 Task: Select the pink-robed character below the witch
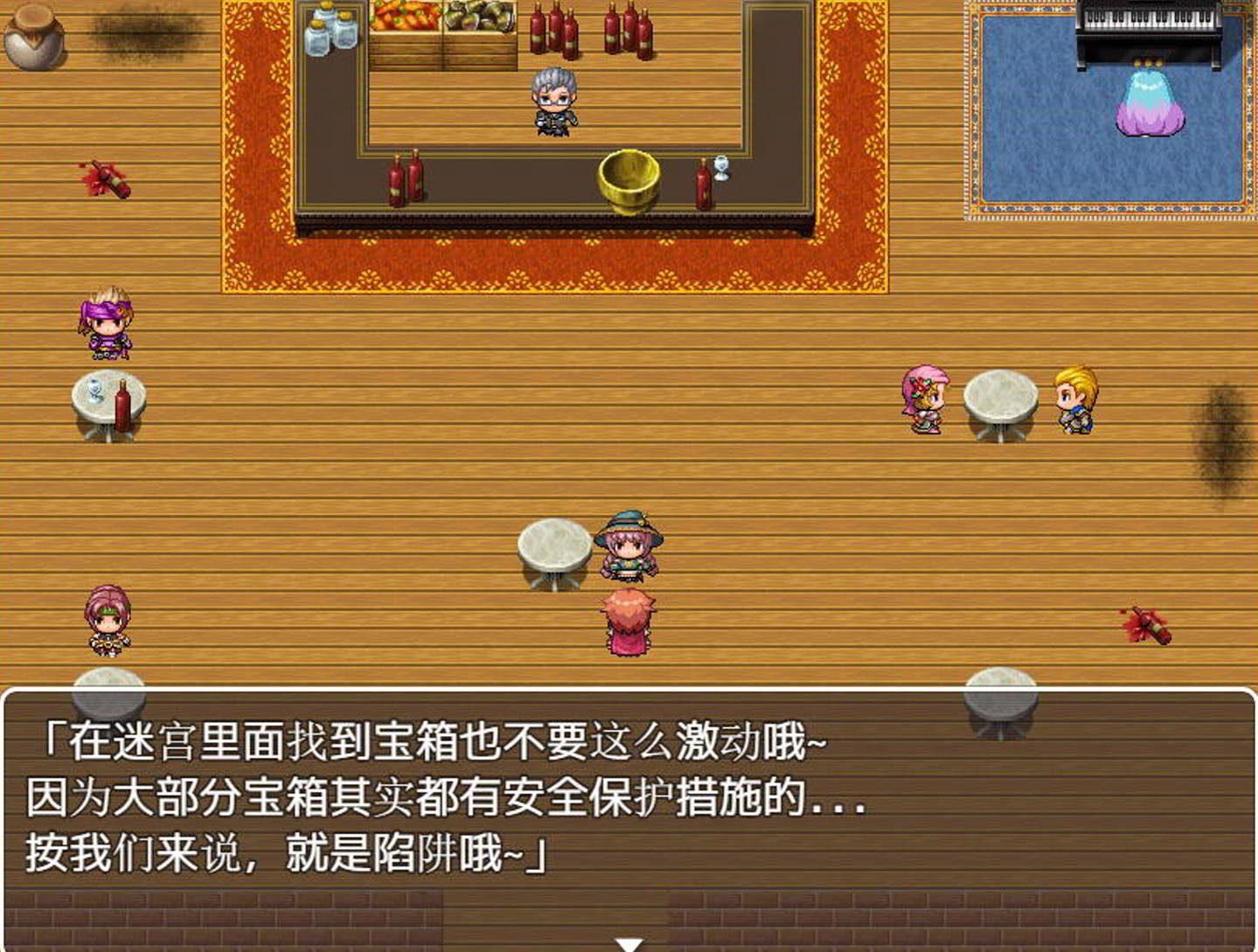click(x=629, y=621)
